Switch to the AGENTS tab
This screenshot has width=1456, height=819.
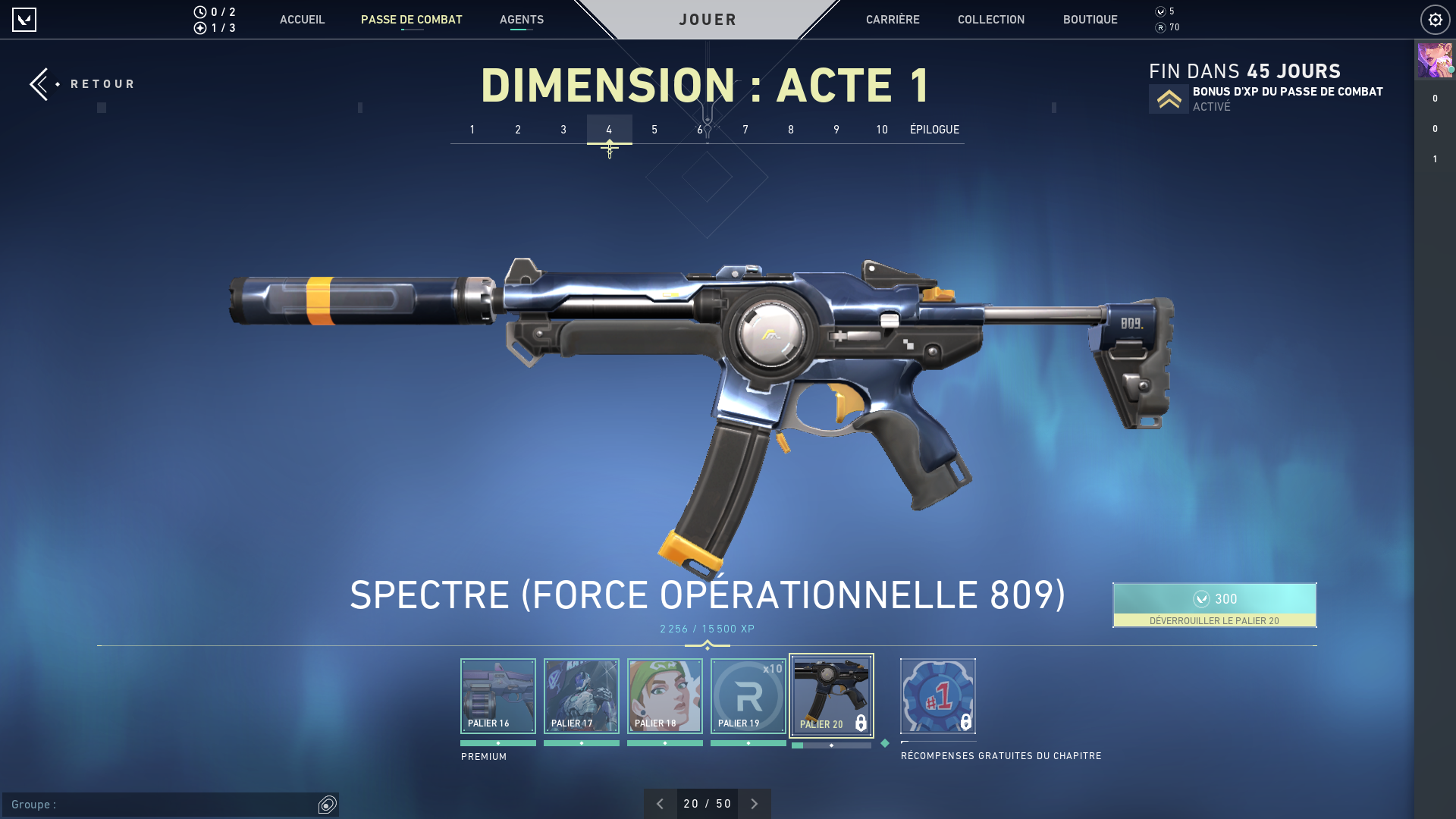click(521, 20)
